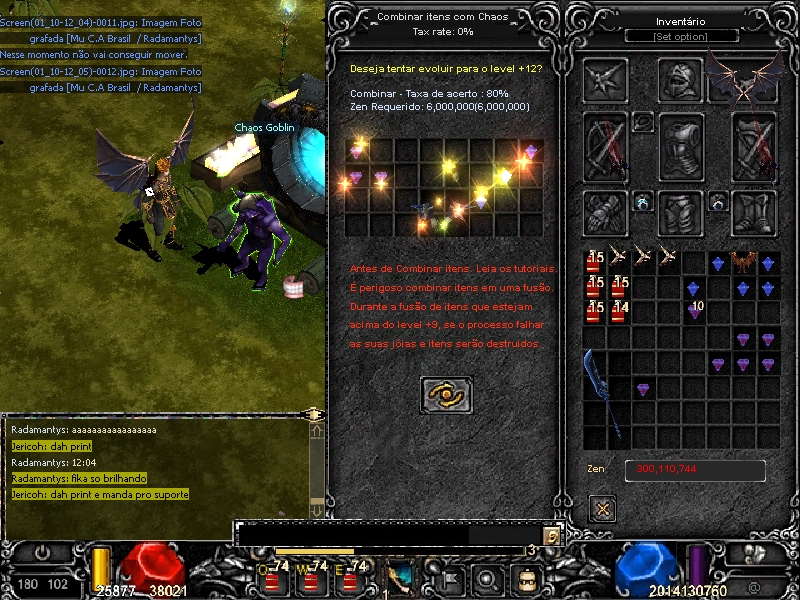Click the Zen amount field

tap(695, 470)
